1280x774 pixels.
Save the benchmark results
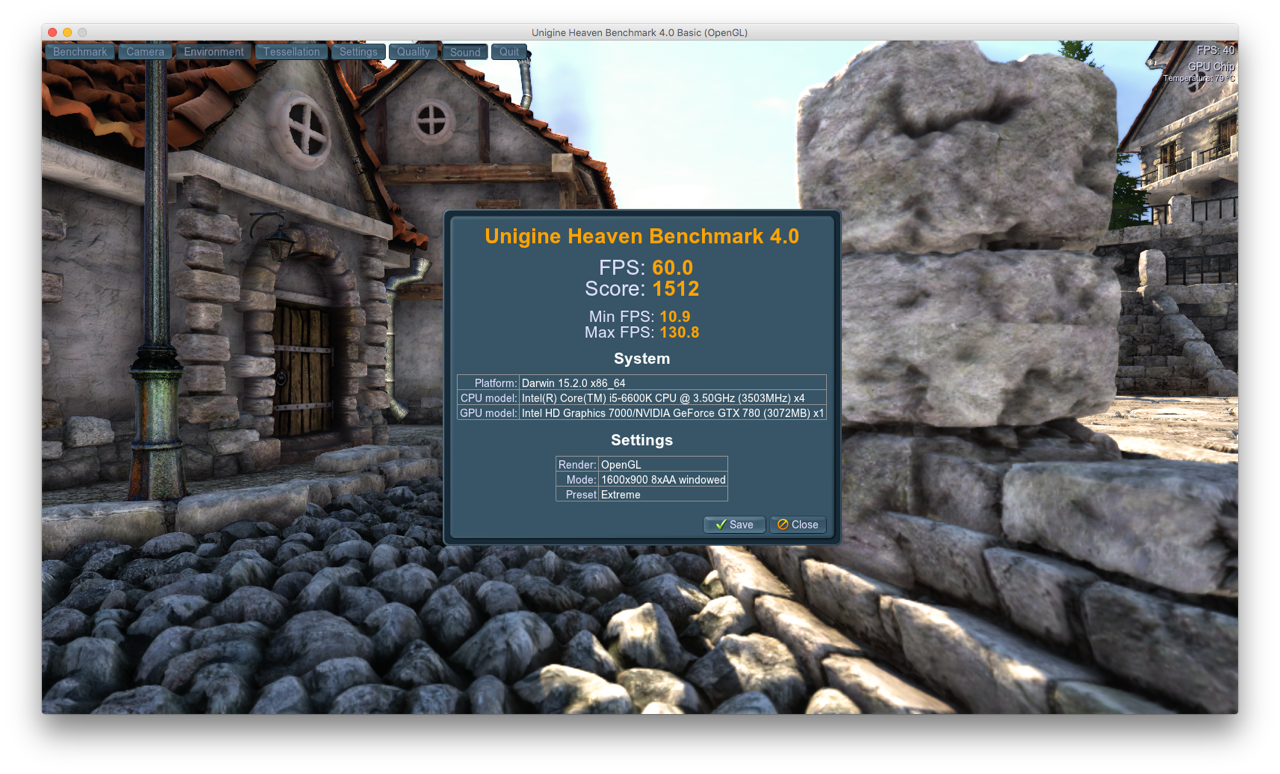(734, 524)
